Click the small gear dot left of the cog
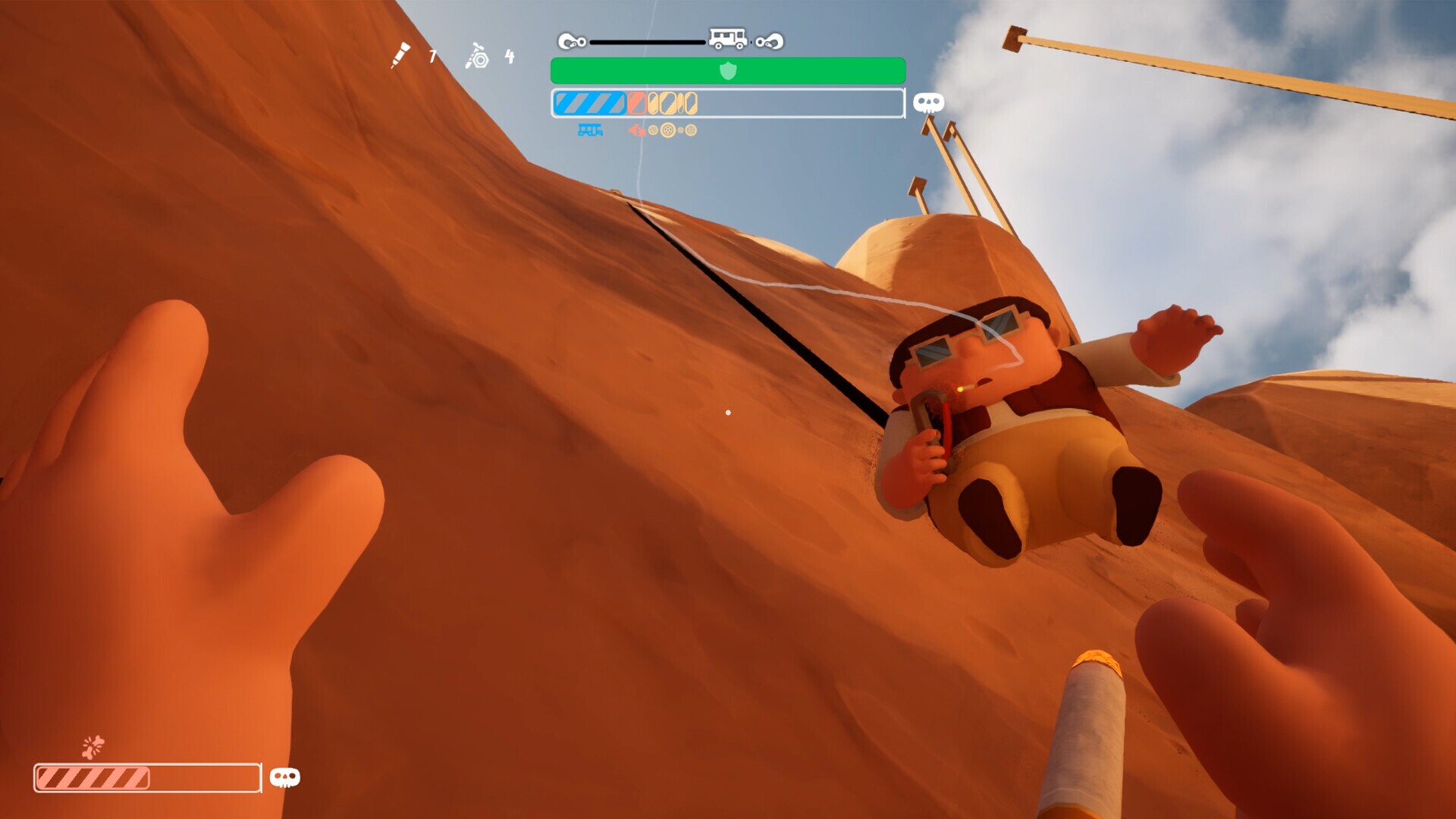Screen dimensions: 1456x819 pos(654,130)
